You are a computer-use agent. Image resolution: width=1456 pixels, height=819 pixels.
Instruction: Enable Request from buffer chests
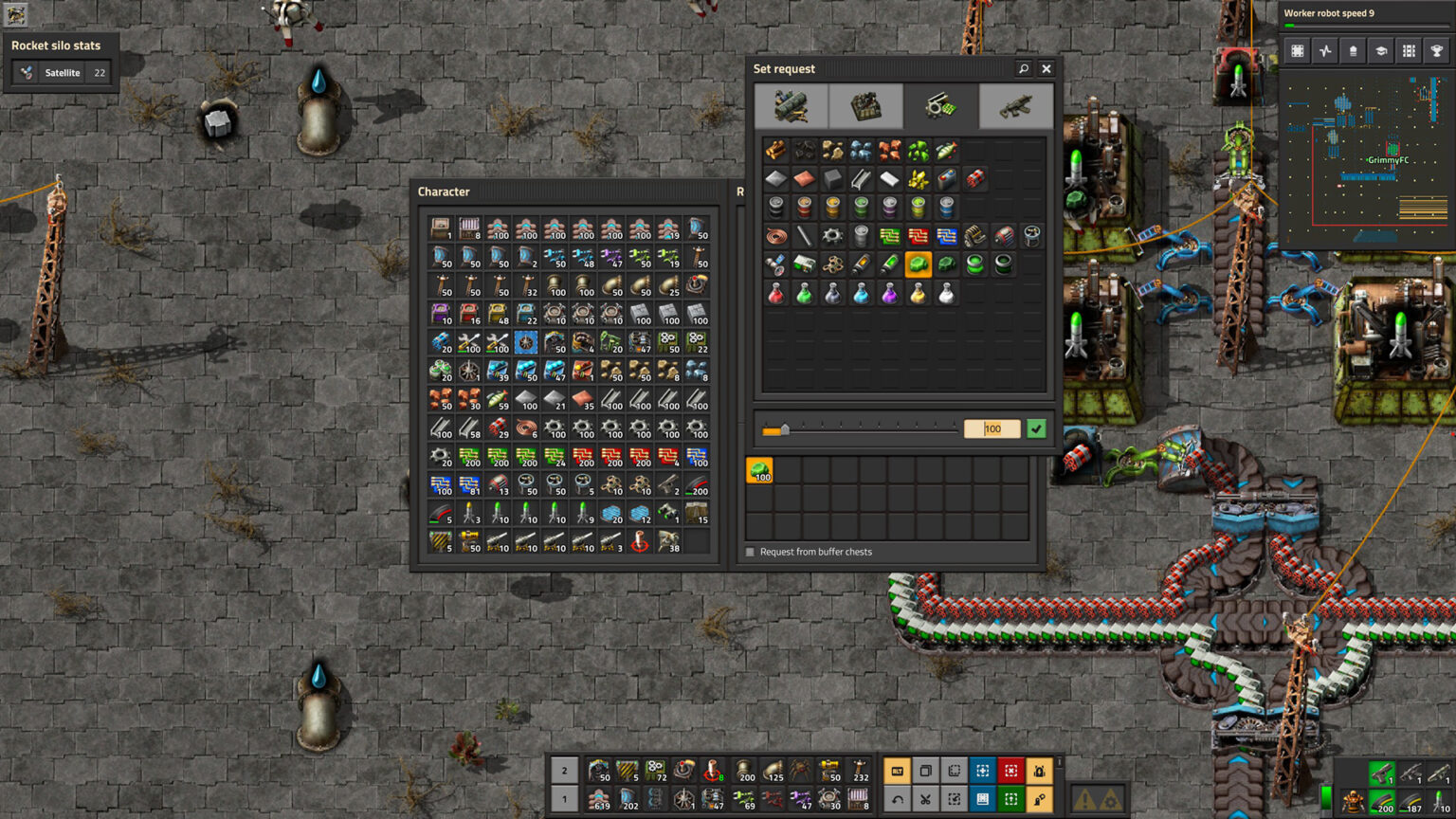(750, 552)
